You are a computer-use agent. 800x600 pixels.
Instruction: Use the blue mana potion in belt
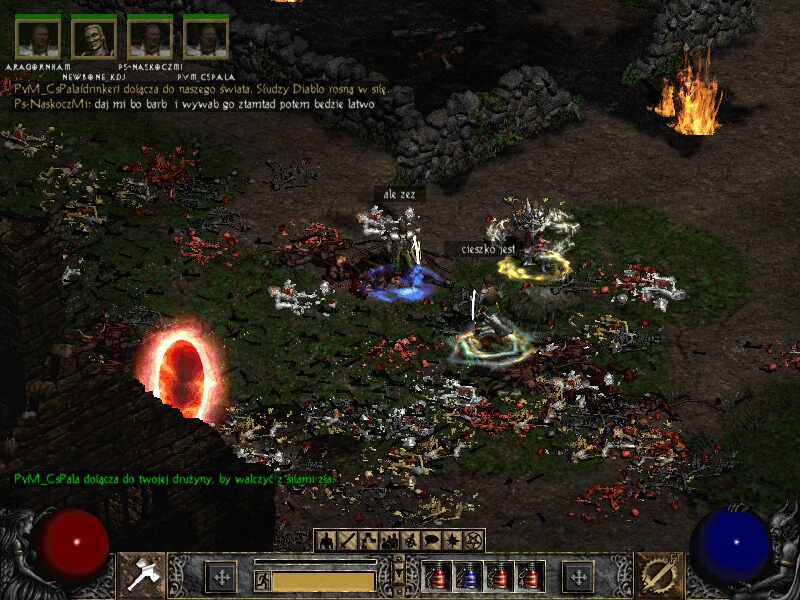click(467, 577)
